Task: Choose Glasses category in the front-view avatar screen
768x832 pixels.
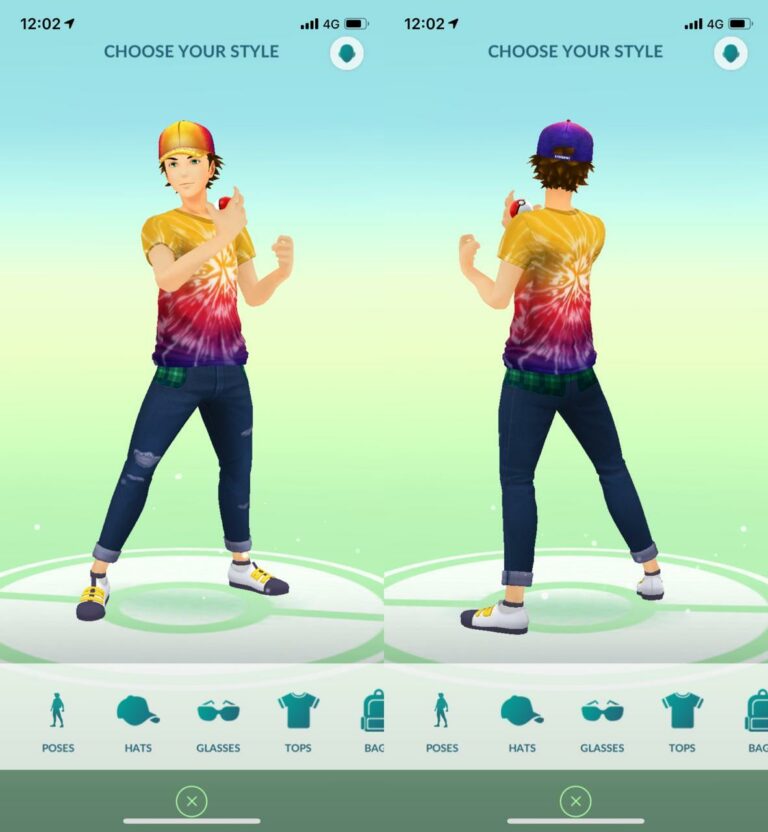Action: tap(218, 720)
